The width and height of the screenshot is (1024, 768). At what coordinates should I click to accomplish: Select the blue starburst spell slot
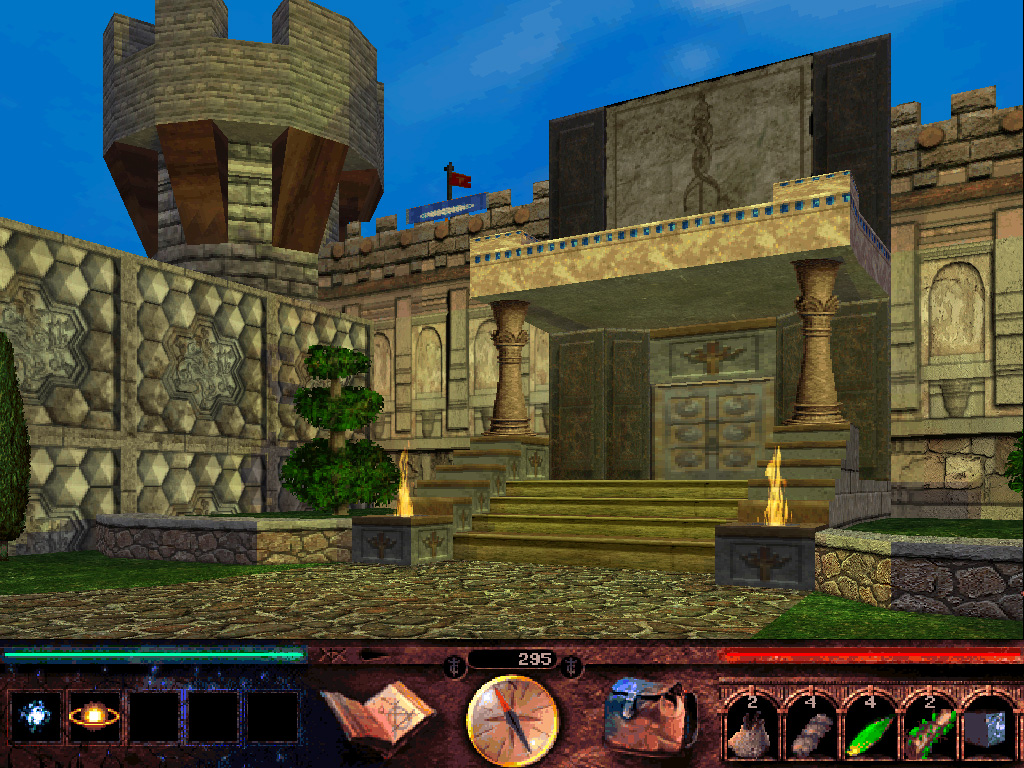pos(35,717)
